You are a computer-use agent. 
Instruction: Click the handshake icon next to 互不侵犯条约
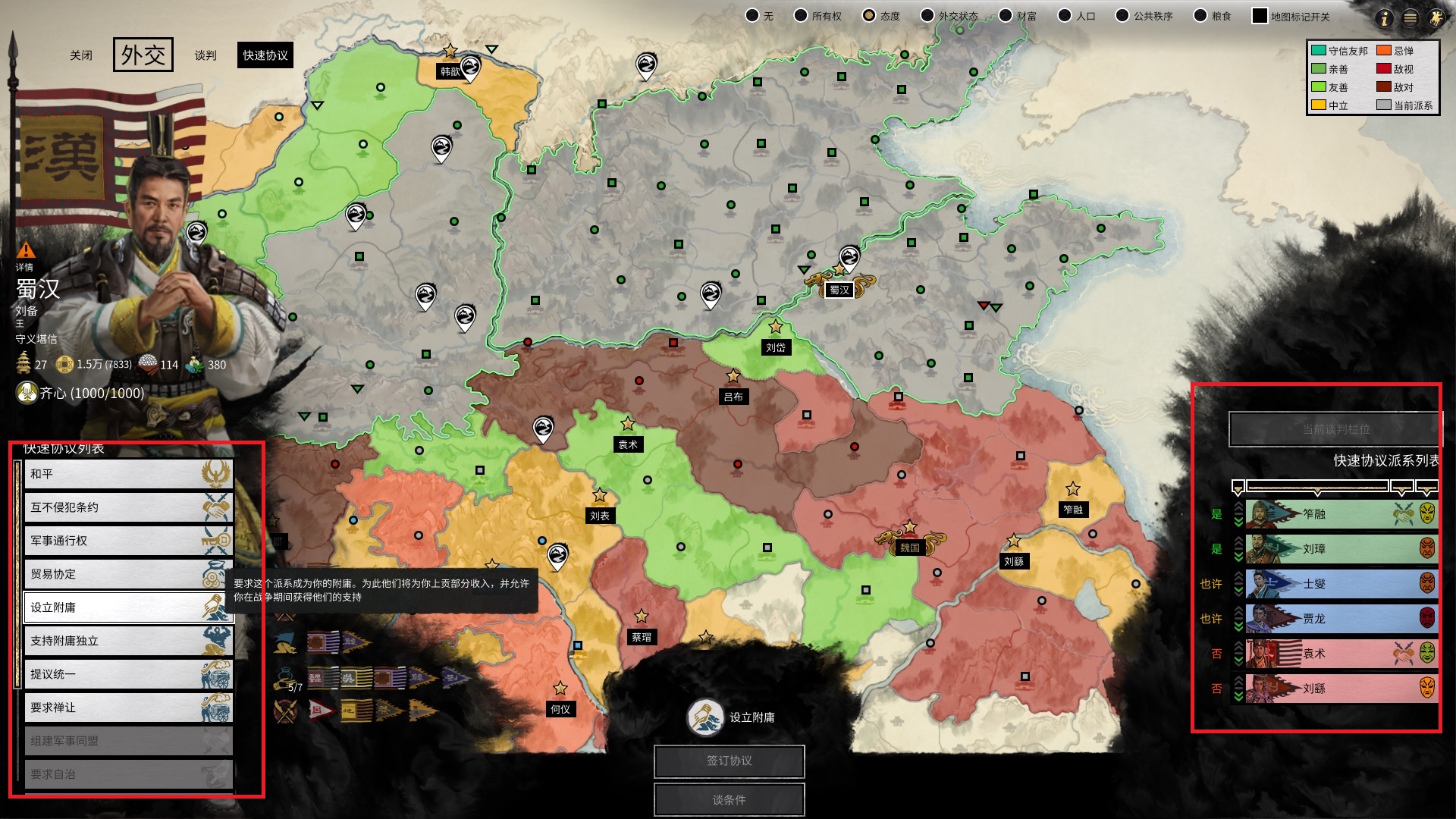tap(215, 507)
